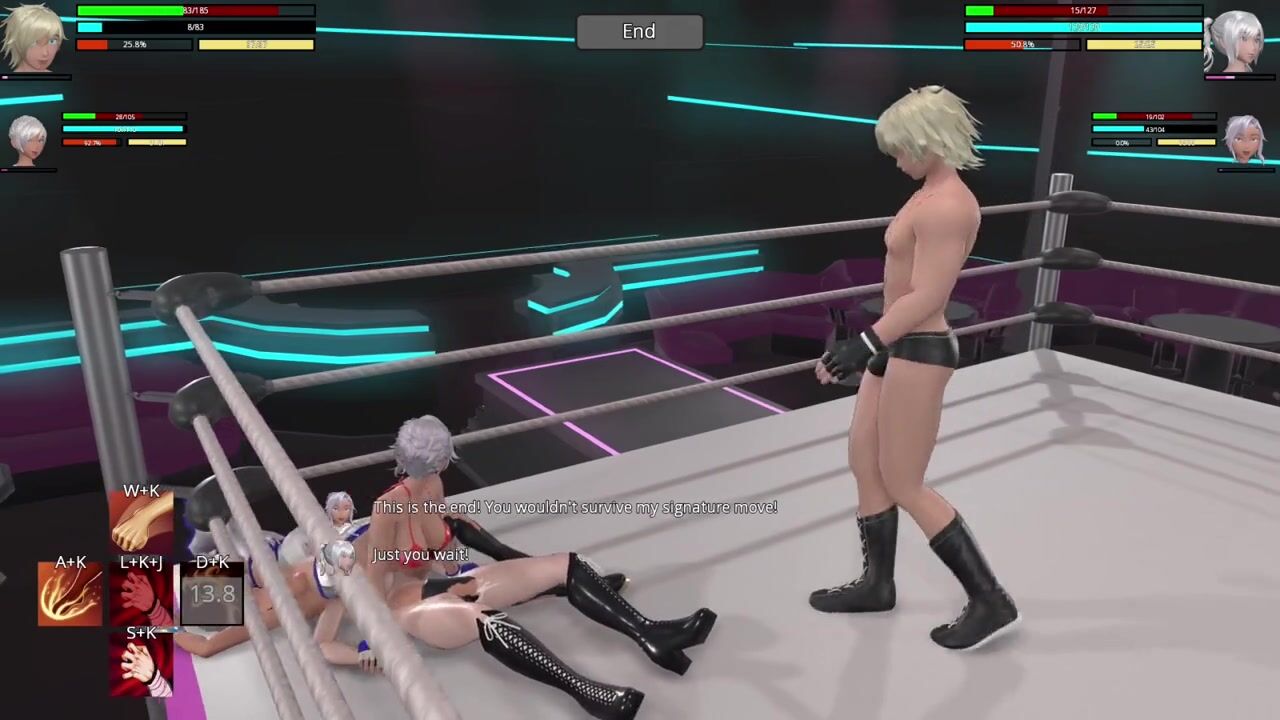Click the End button

pos(639,32)
